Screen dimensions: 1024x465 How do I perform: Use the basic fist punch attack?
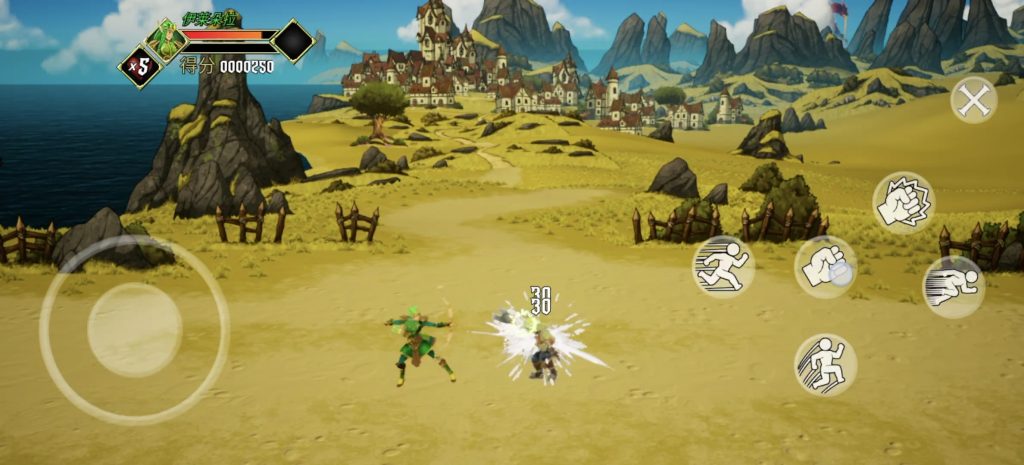click(x=825, y=267)
